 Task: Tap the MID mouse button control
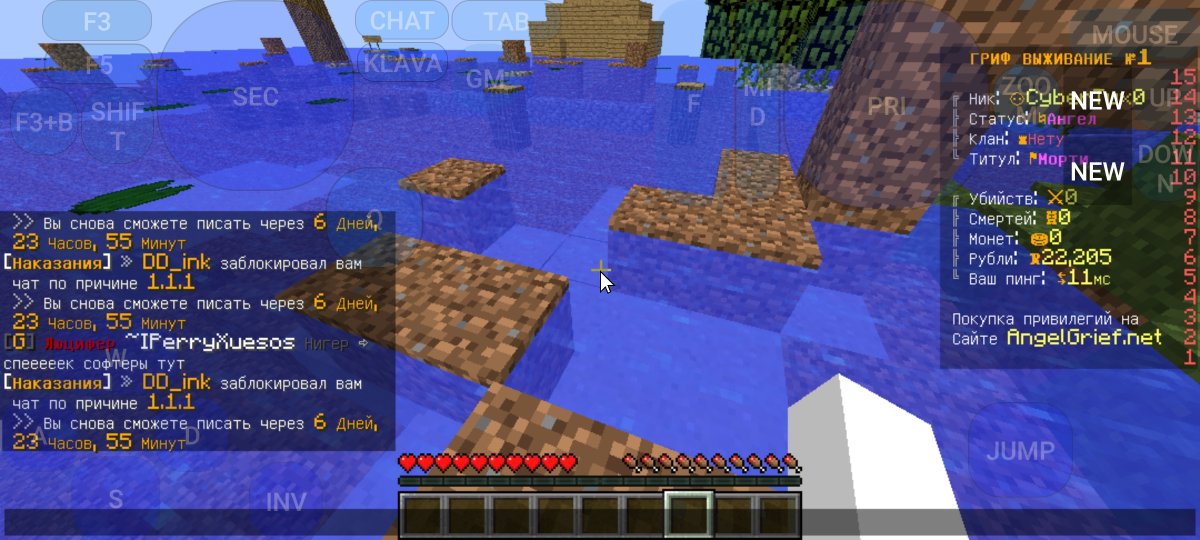(x=758, y=103)
